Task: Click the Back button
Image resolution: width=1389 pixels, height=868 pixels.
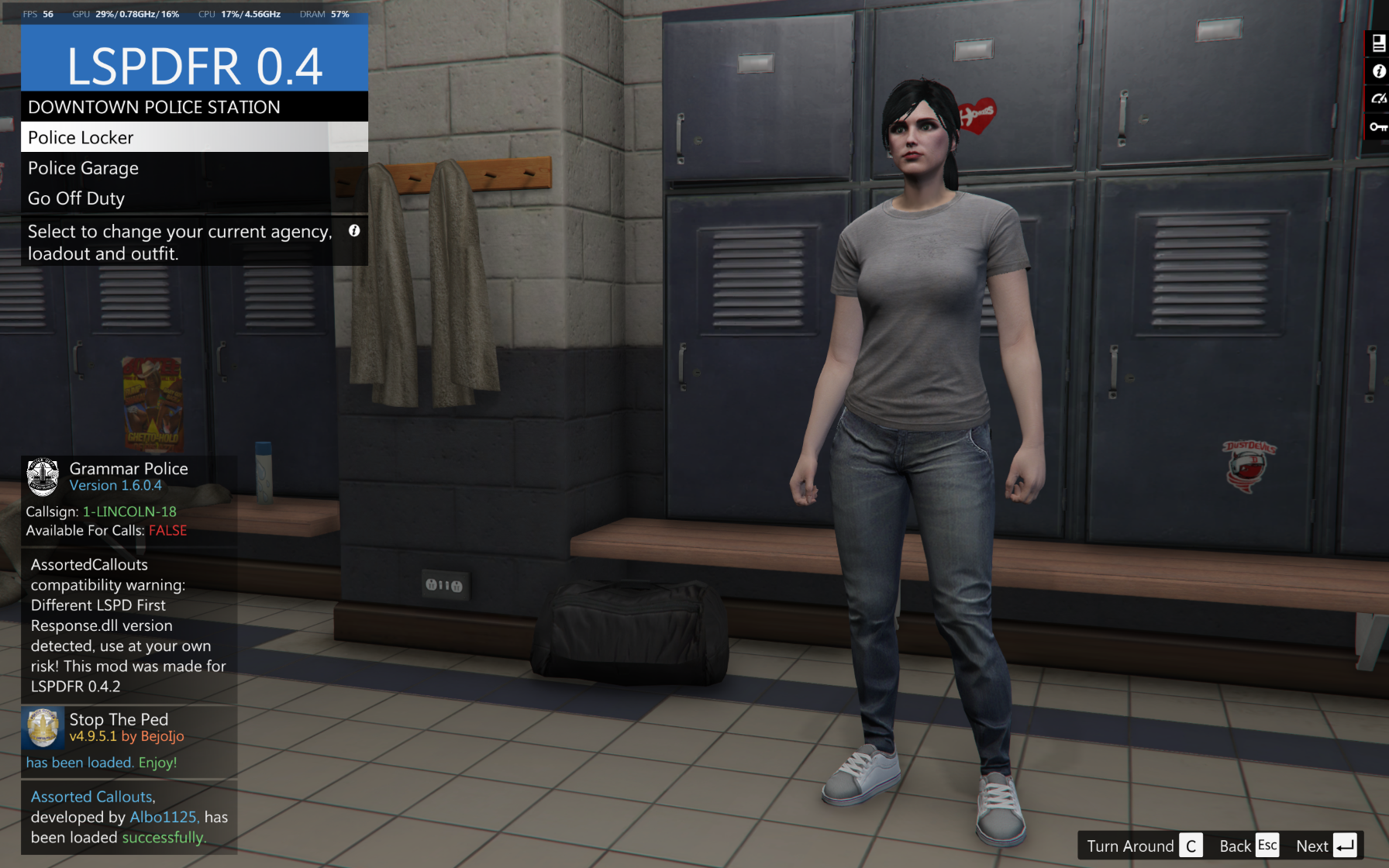Action: click(1248, 846)
